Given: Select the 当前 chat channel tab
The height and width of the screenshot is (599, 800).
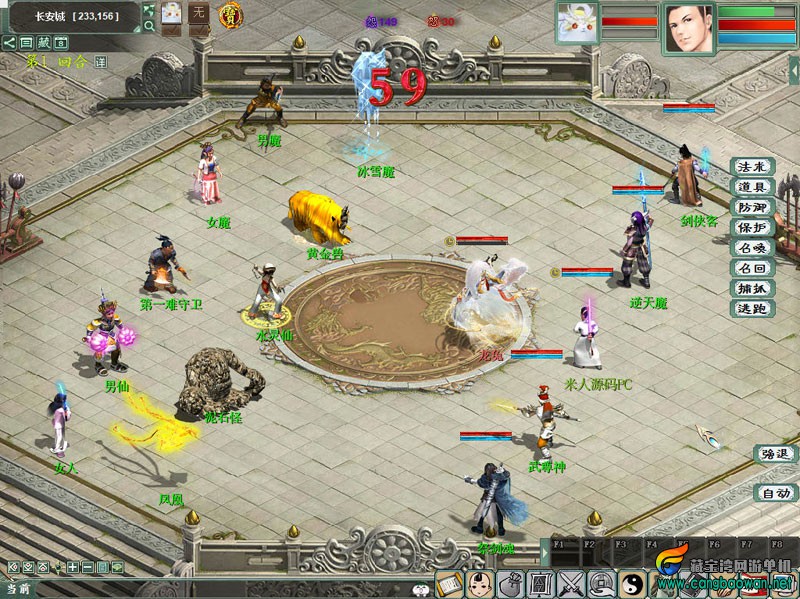Looking at the screenshot, I should (17, 589).
